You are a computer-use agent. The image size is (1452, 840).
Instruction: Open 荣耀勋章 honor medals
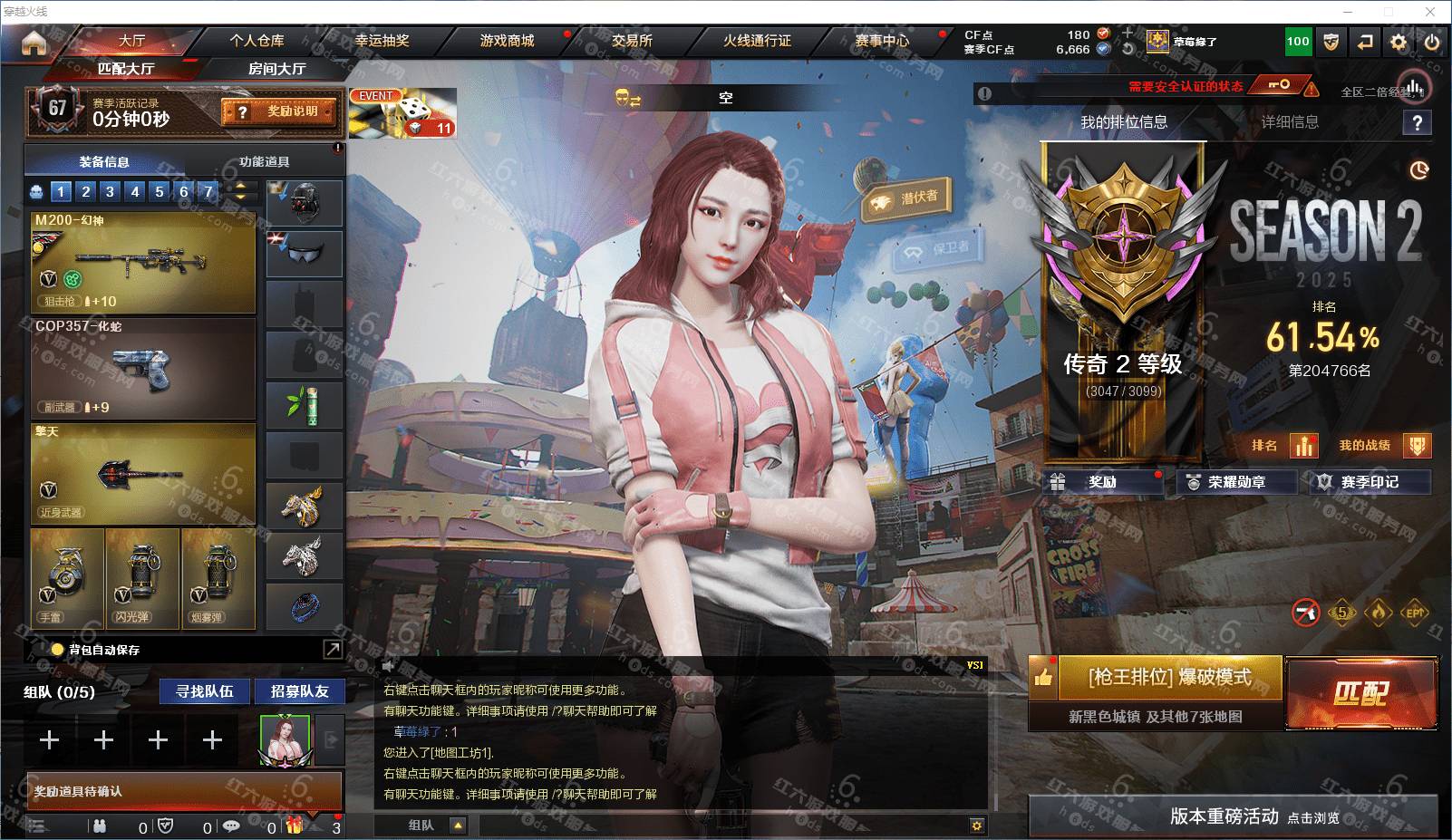pyautogui.click(x=1236, y=482)
